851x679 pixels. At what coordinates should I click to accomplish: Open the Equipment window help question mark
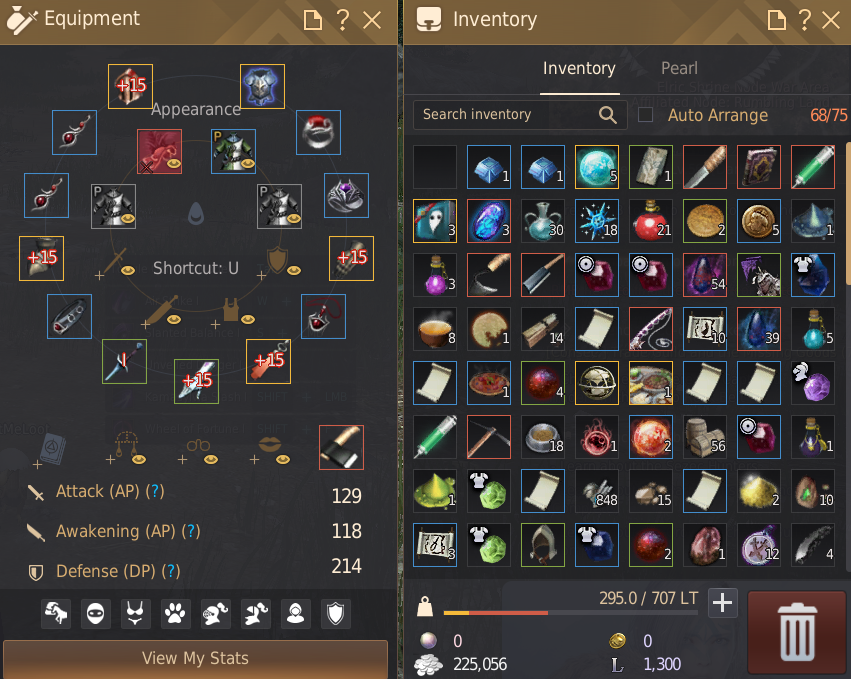[342, 20]
